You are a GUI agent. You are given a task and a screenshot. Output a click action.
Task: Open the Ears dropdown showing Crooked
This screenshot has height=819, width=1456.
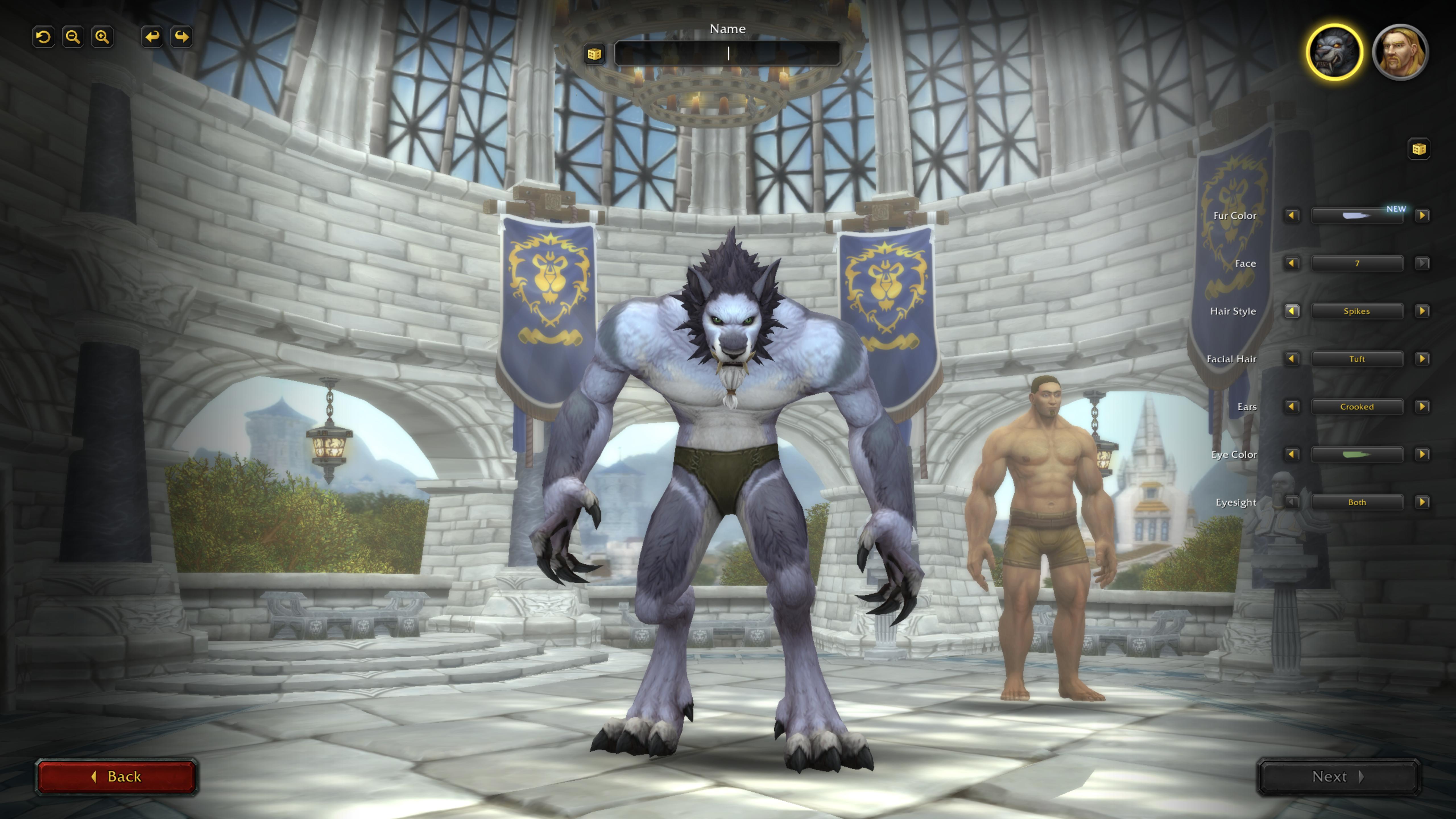[x=1356, y=407]
